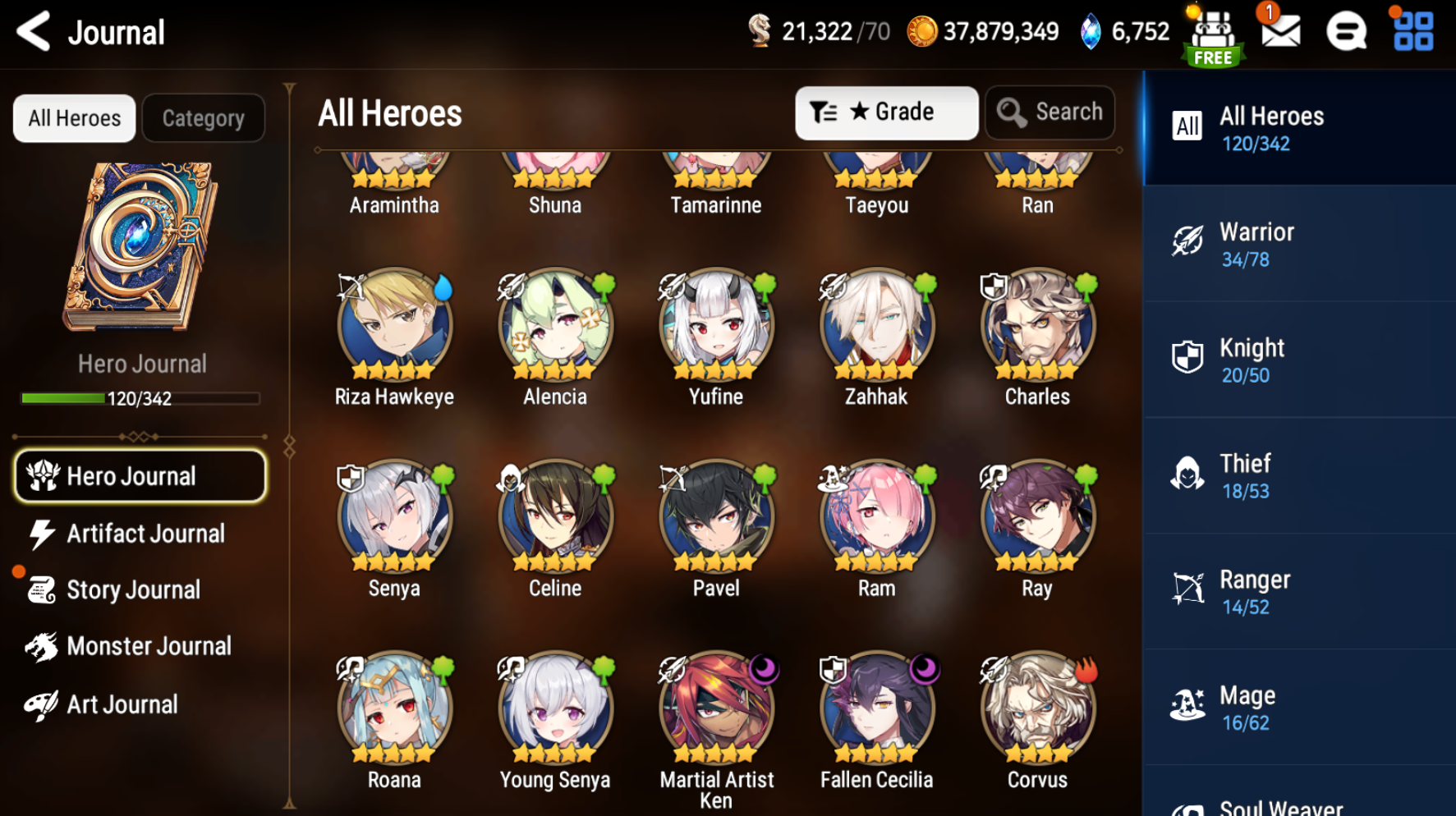
Task: Open the Artifact Journal
Action: coord(145,534)
